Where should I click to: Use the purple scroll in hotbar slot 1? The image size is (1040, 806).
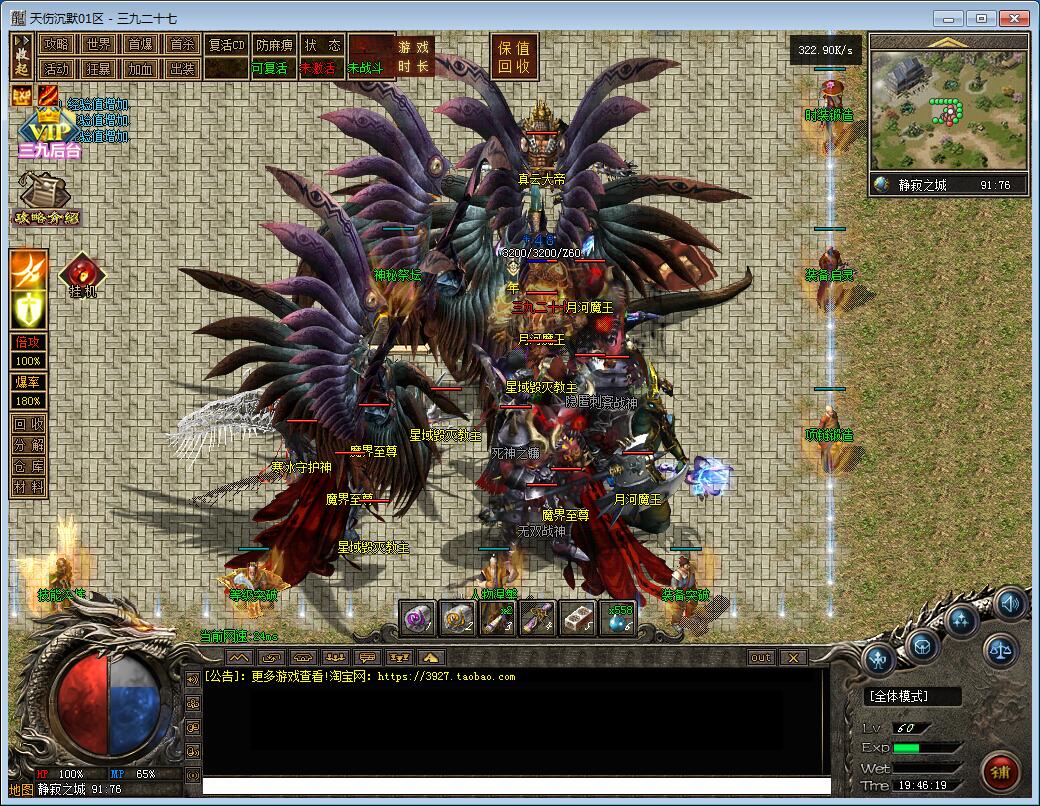coord(418,618)
